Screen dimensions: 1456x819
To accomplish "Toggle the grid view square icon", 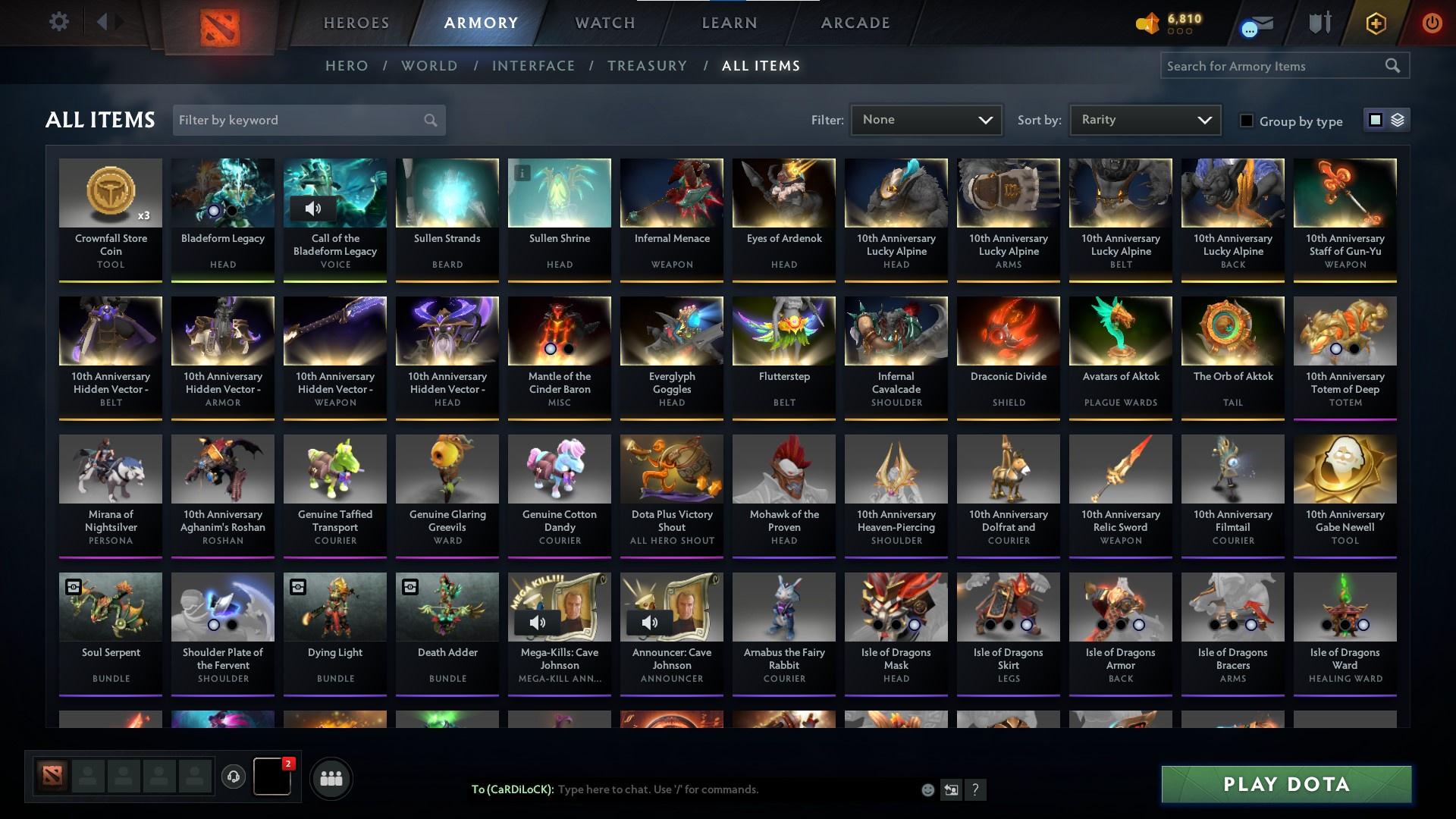I will [x=1374, y=120].
